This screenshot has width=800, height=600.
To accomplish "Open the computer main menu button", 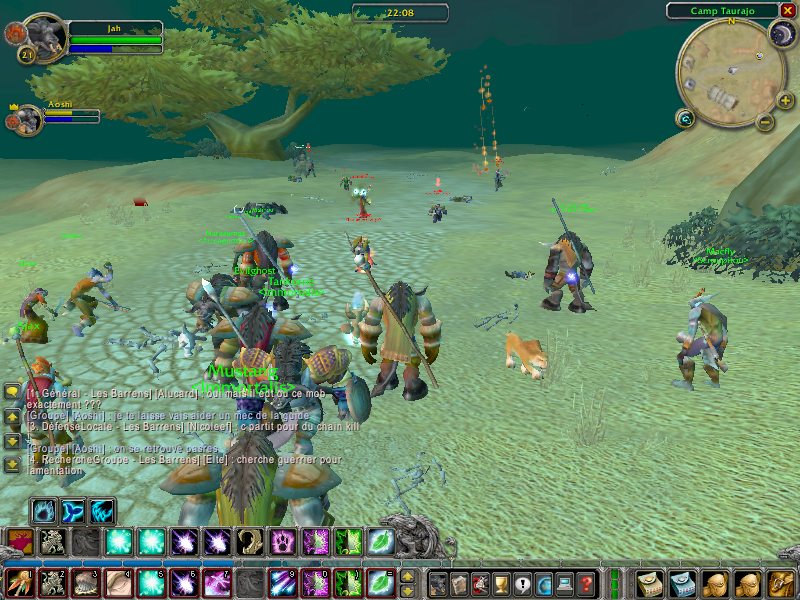I will pyautogui.click(x=565, y=583).
